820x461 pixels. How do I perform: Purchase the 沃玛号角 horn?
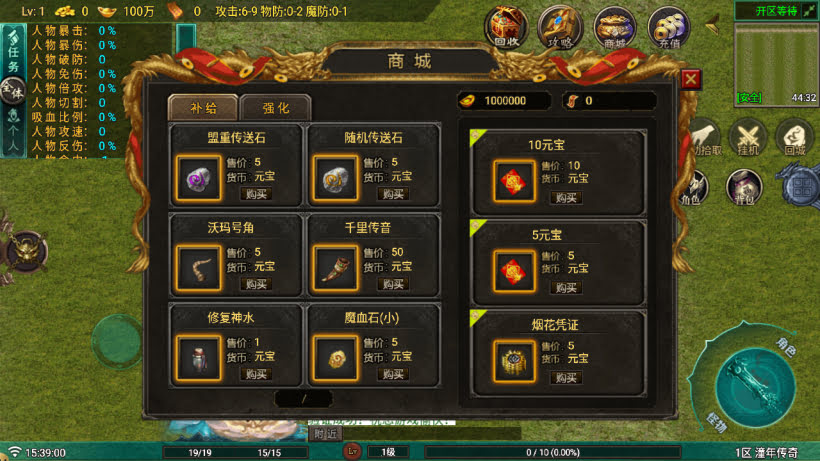(256, 284)
